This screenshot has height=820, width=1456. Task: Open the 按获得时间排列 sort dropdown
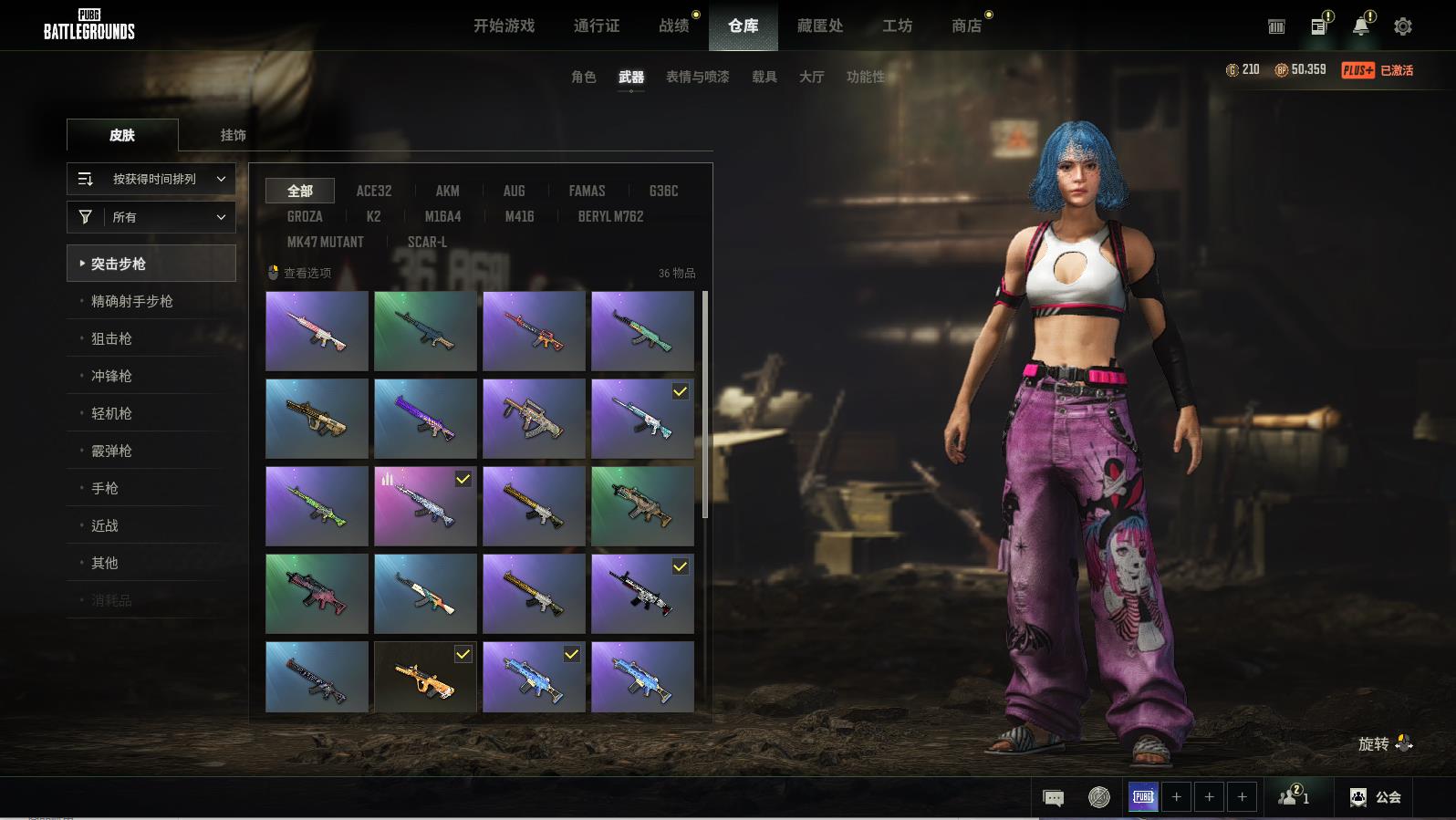[151, 179]
